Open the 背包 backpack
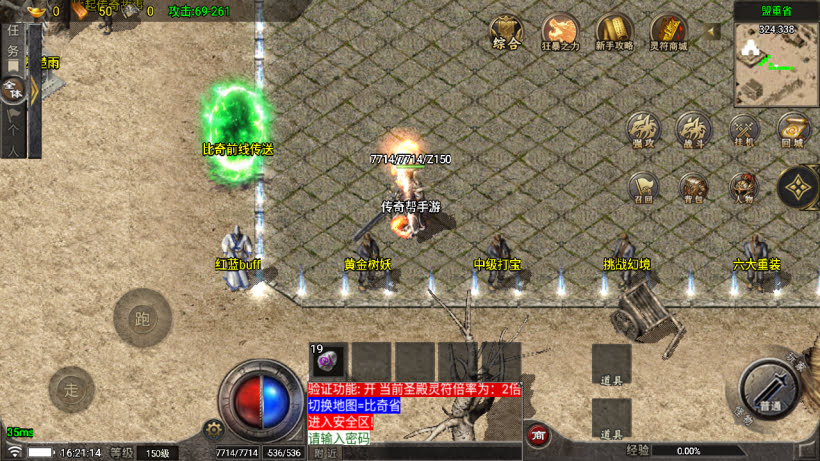This screenshot has width=820, height=461. 694,187
